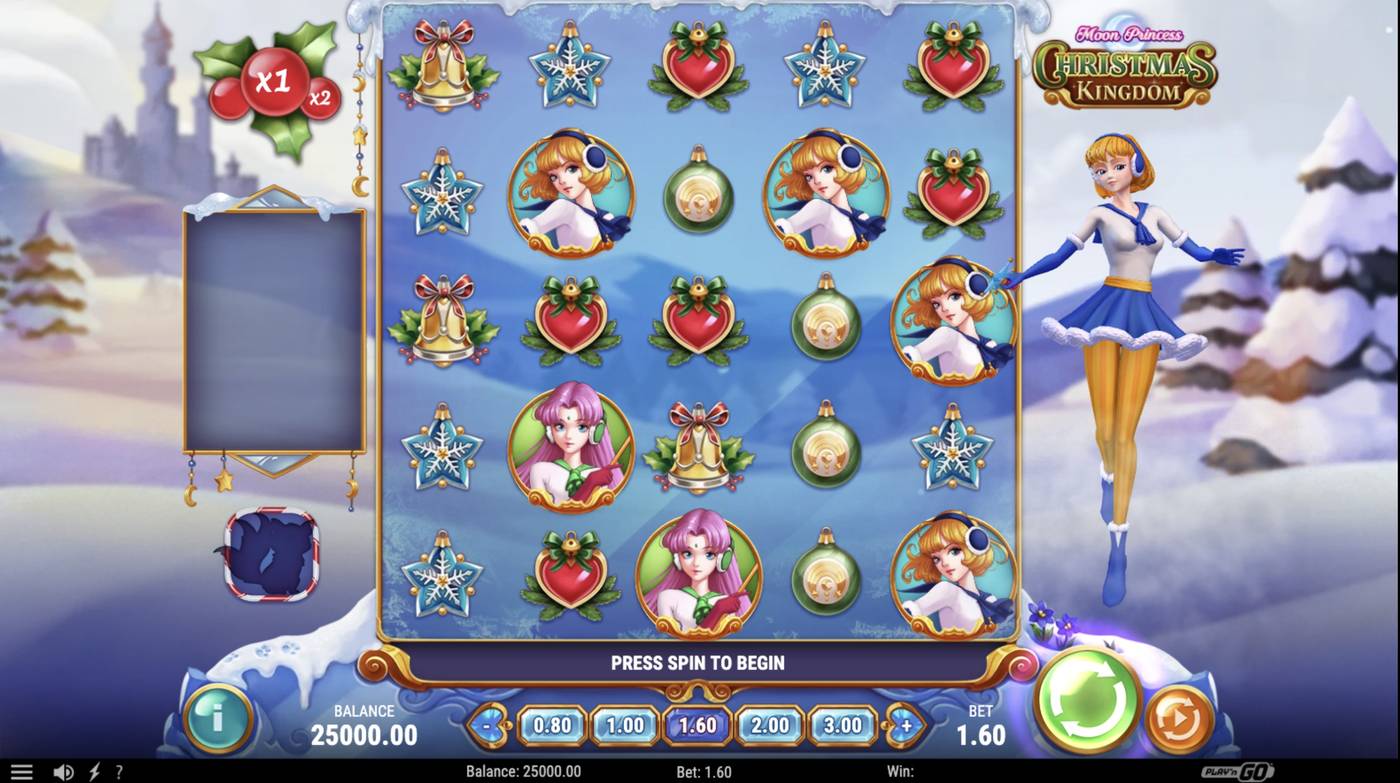Open help via the question mark icon

tap(119, 770)
